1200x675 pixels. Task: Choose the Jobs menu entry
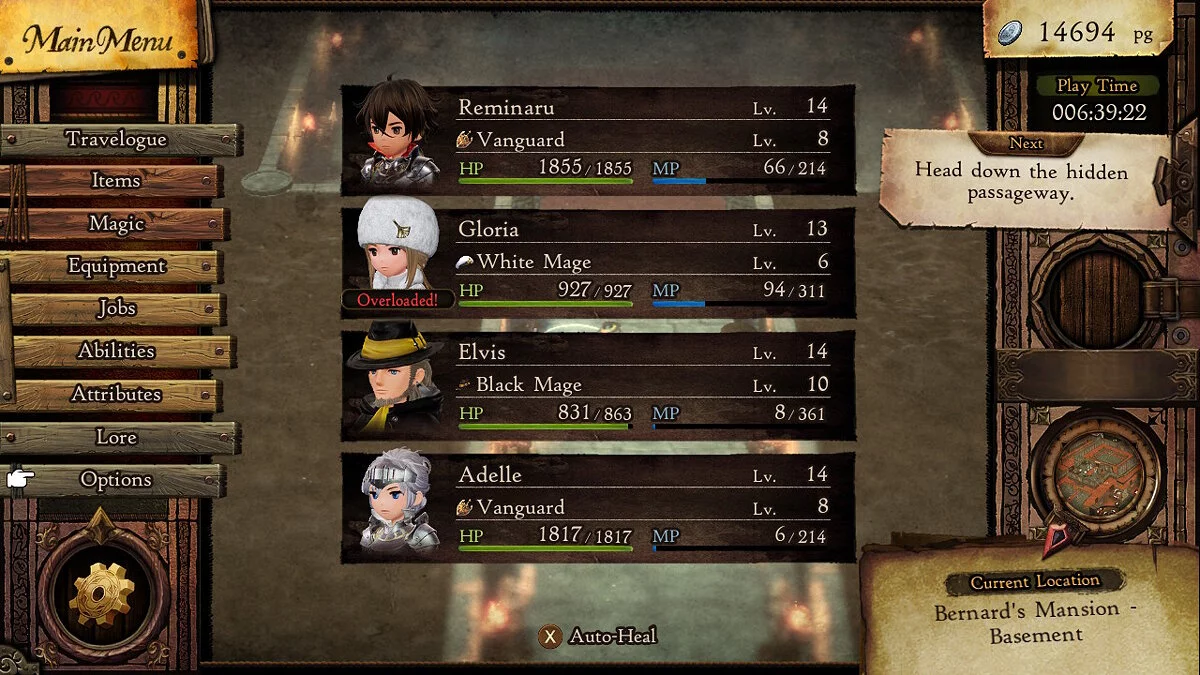coord(117,309)
